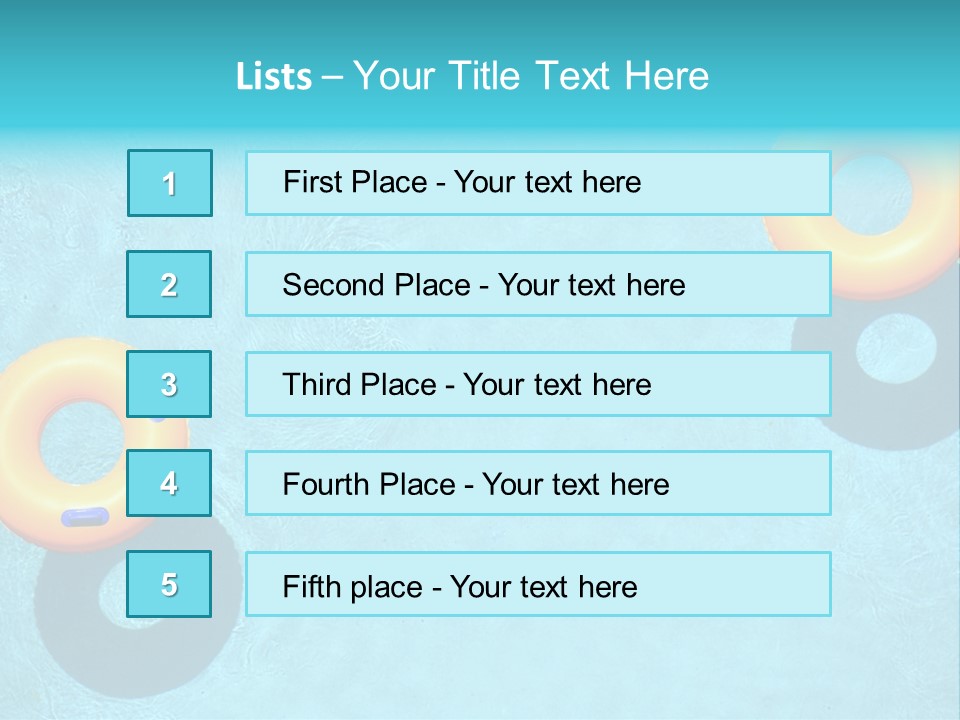The width and height of the screenshot is (960, 720).
Task: Select the number 2 box
Action: point(170,284)
